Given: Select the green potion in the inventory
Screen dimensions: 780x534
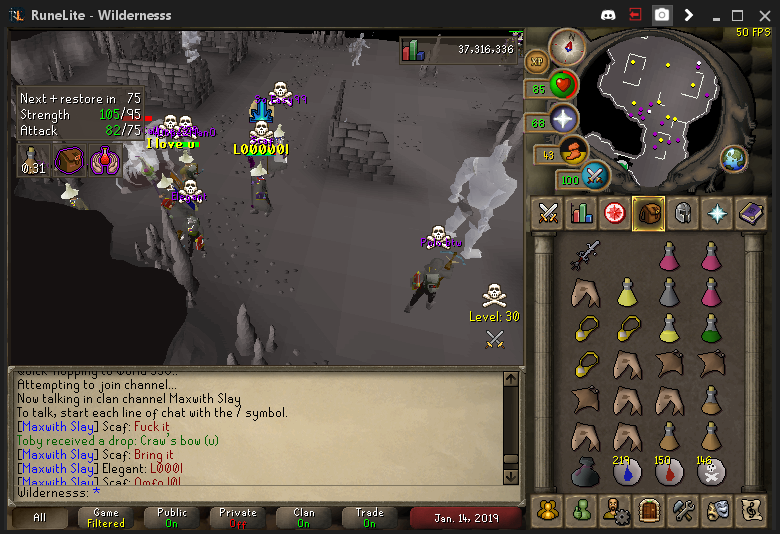Looking at the screenshot, I should (x=711, y=327).
